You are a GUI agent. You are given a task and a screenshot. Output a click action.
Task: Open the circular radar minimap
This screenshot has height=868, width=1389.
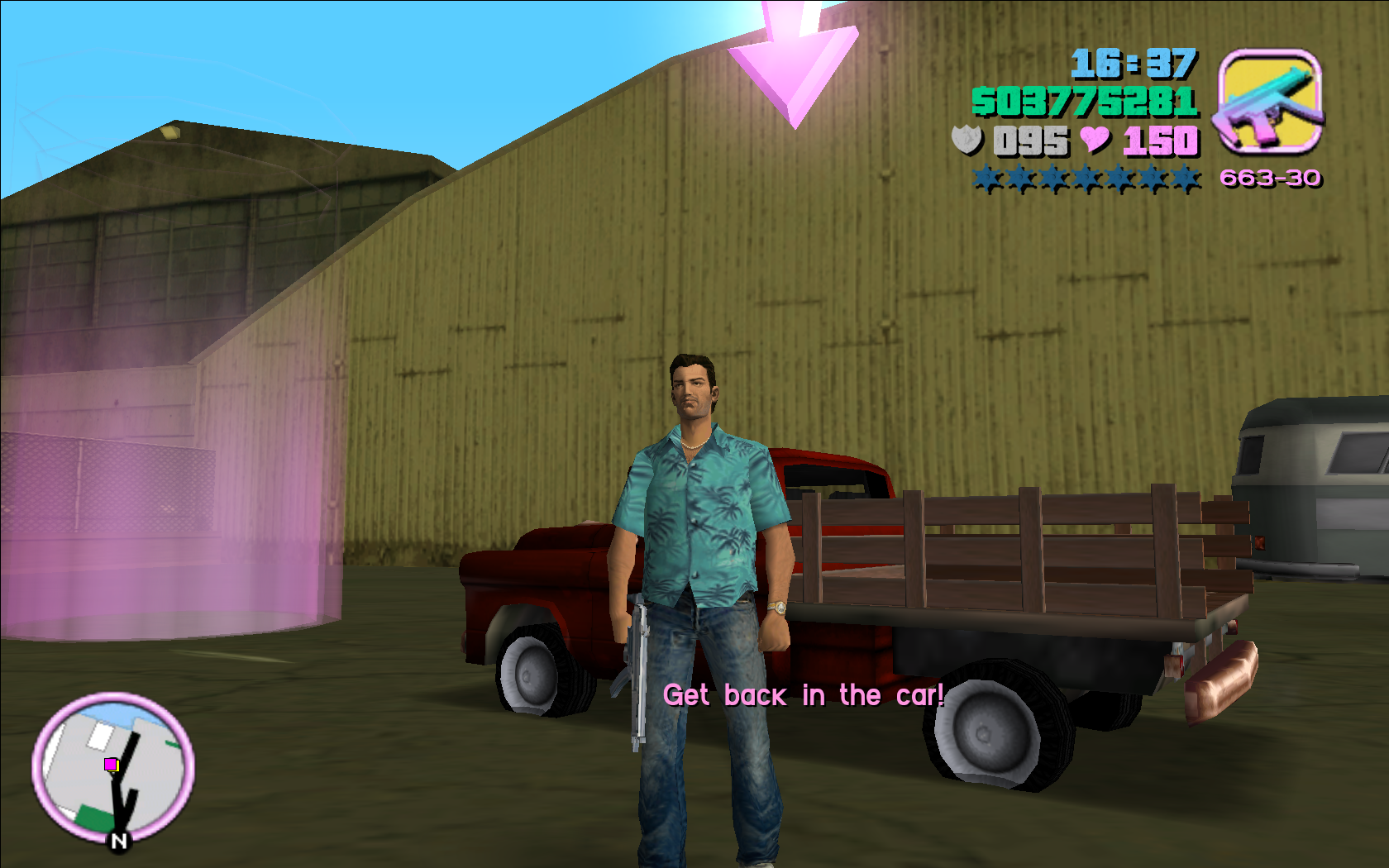click(113, 768)
